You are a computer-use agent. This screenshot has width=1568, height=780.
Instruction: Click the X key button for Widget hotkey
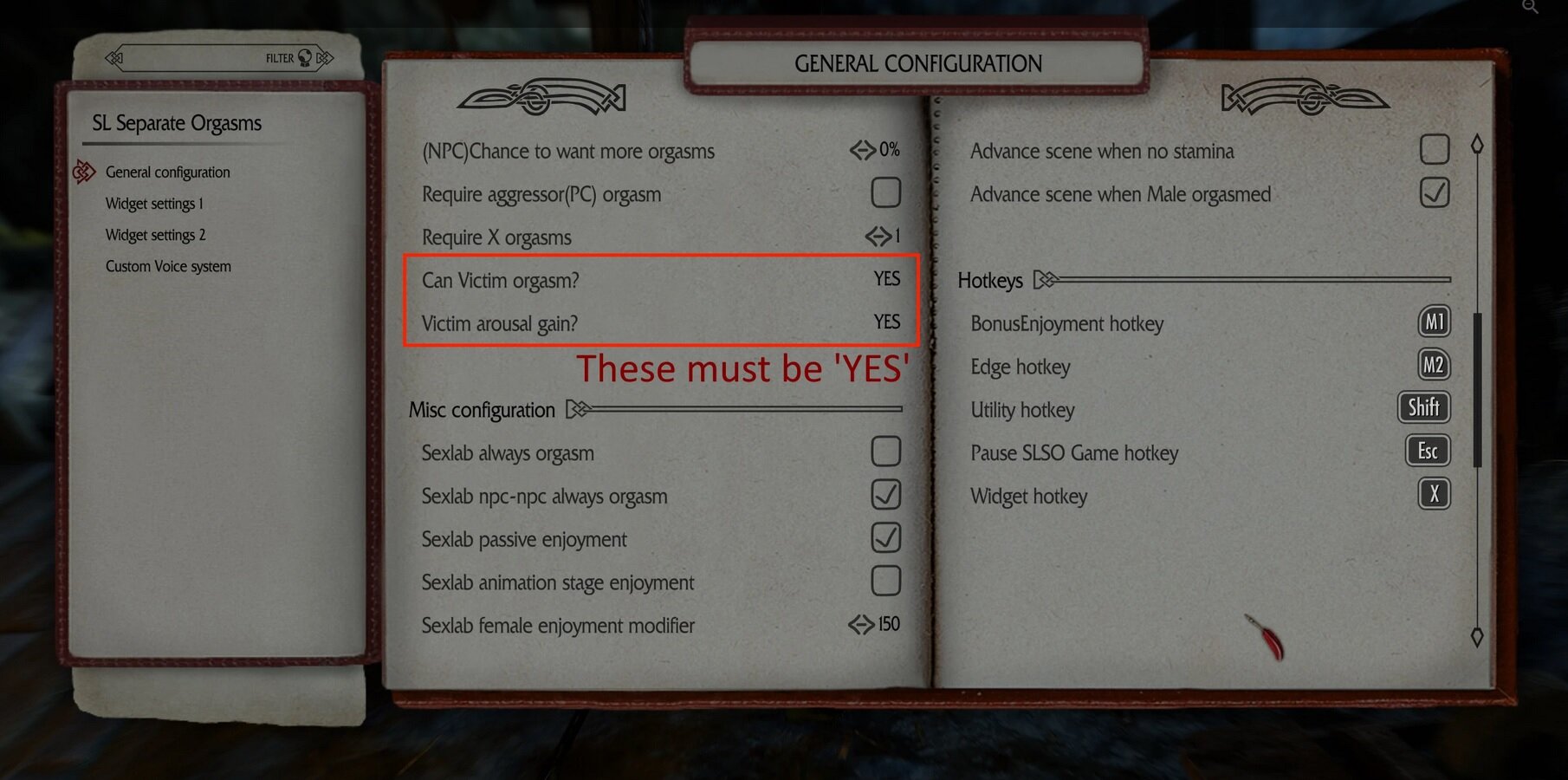[x=1434, y=495]
